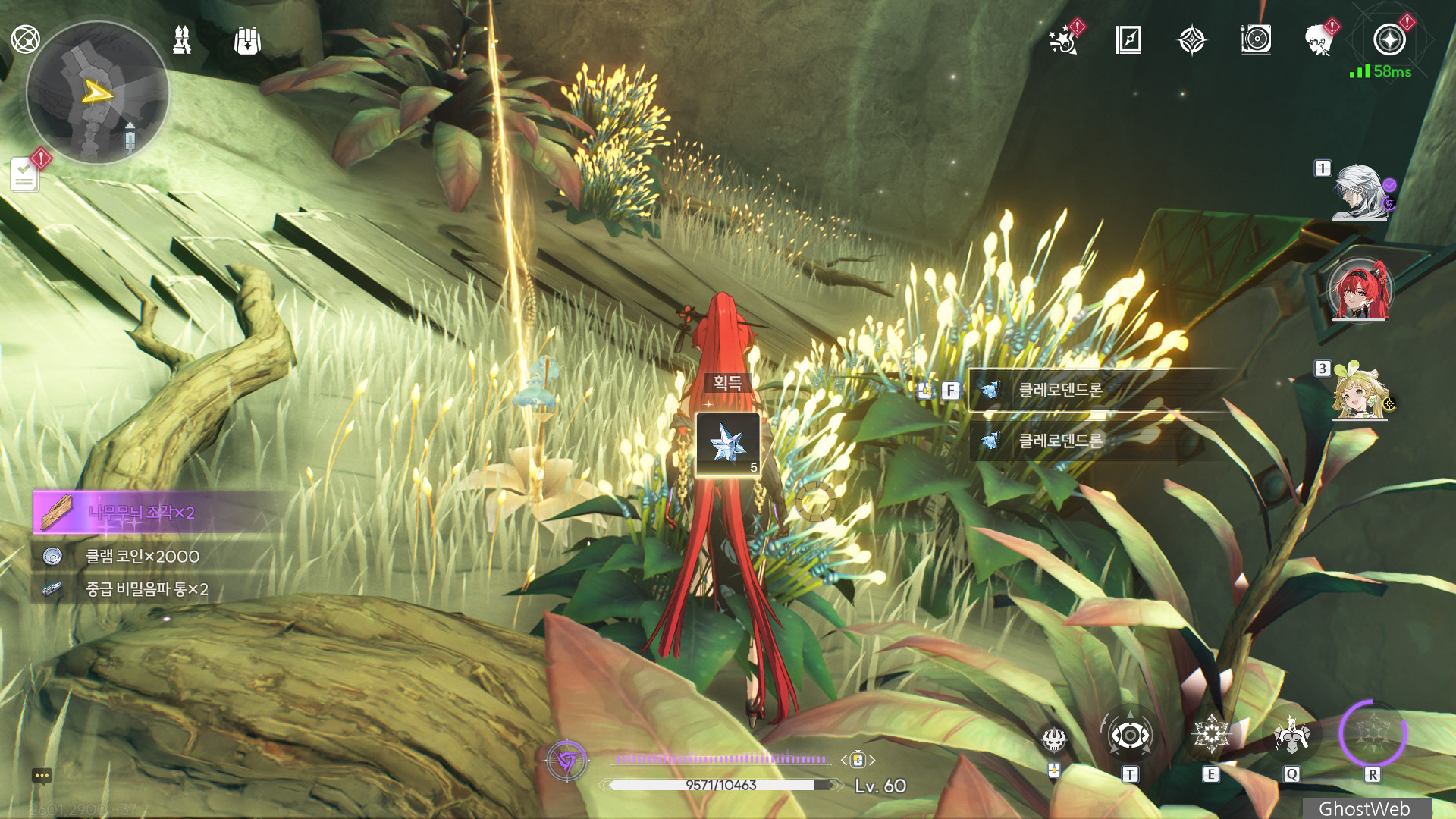
Task: Select the red-haired active character portrait
Action: [1360, 290]
